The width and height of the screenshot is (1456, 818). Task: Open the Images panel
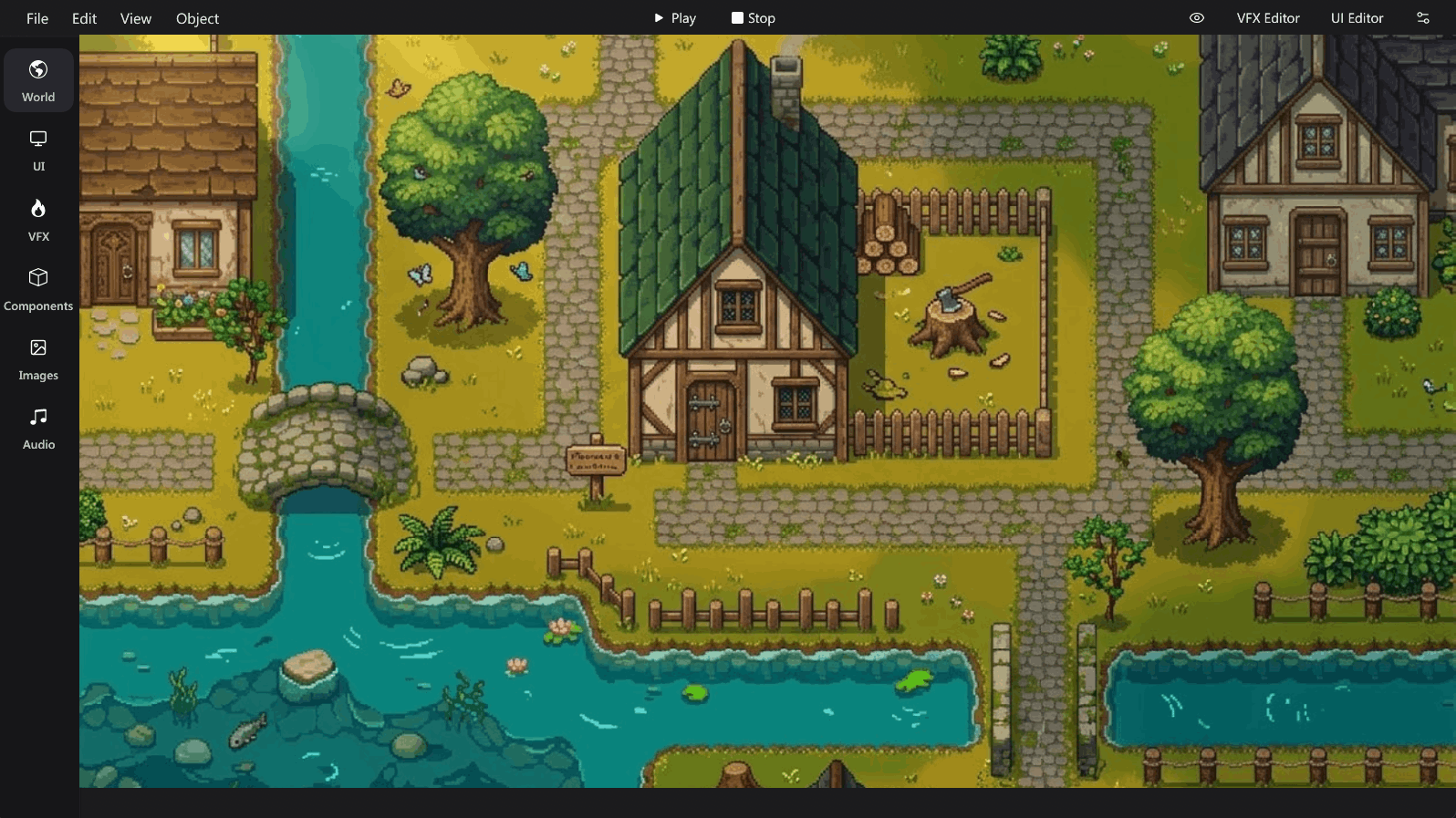coord(37,357)
